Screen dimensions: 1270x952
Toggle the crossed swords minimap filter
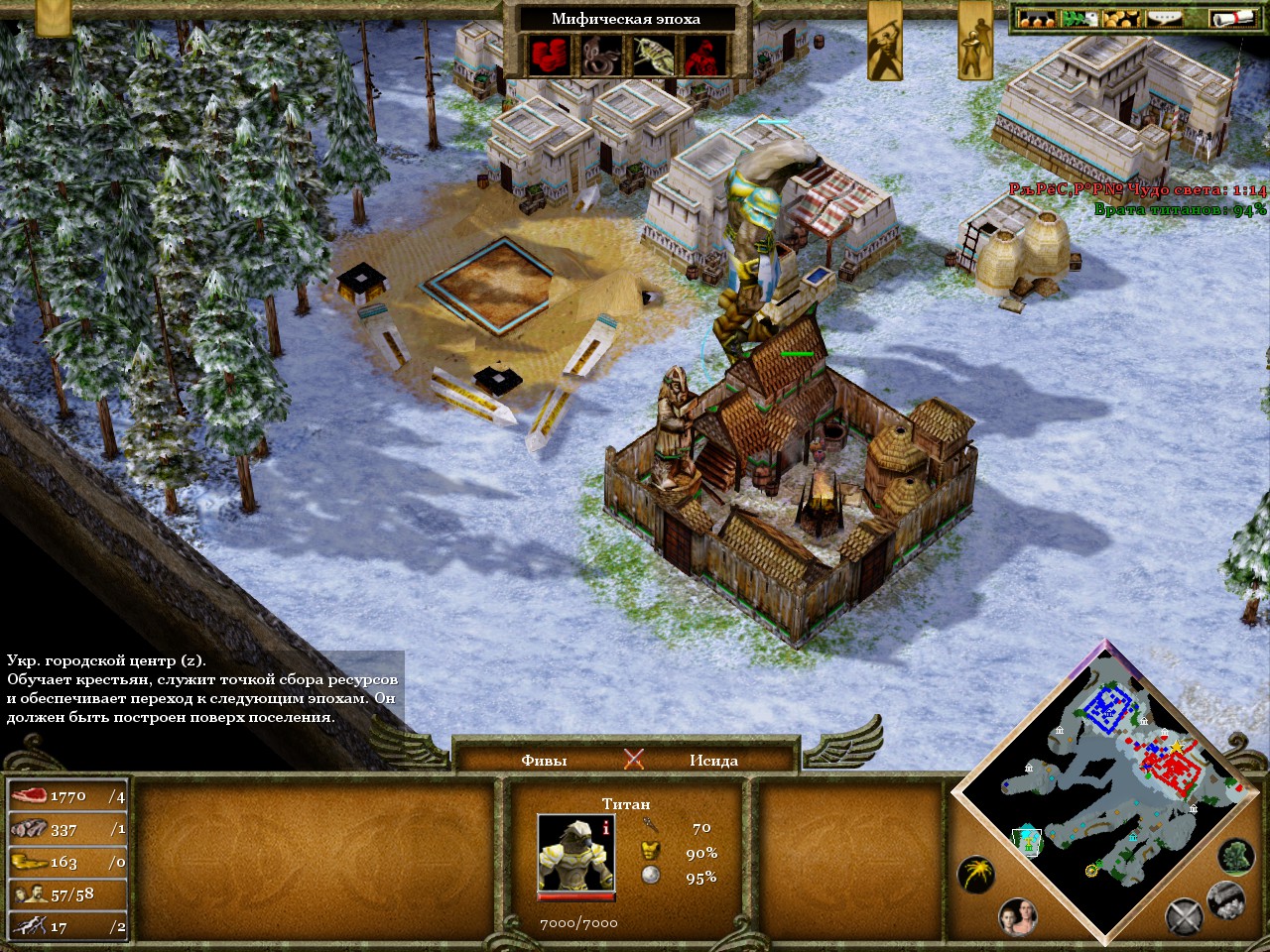pos(1184,917)
